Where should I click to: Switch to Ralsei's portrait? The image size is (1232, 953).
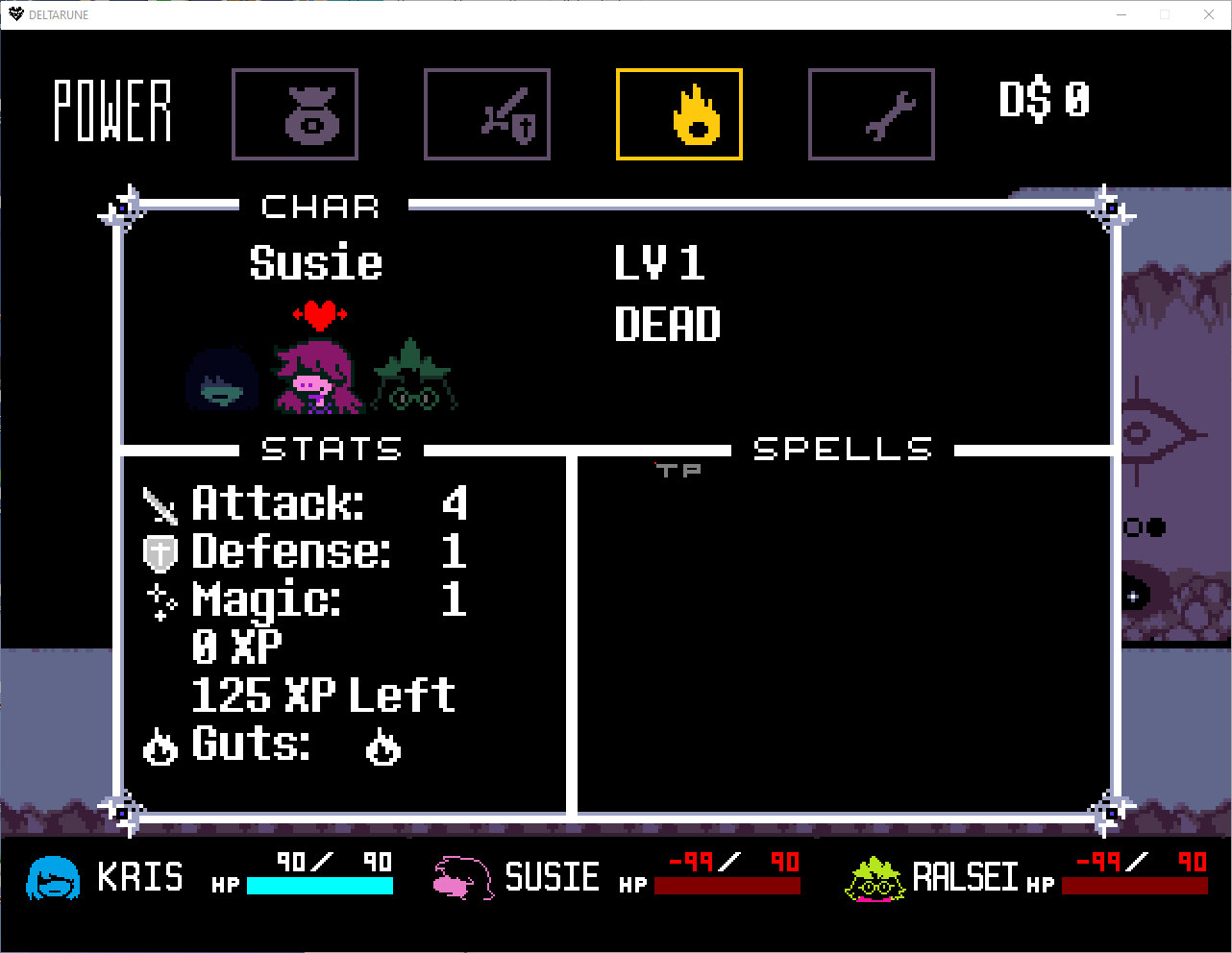pos(412,375)
